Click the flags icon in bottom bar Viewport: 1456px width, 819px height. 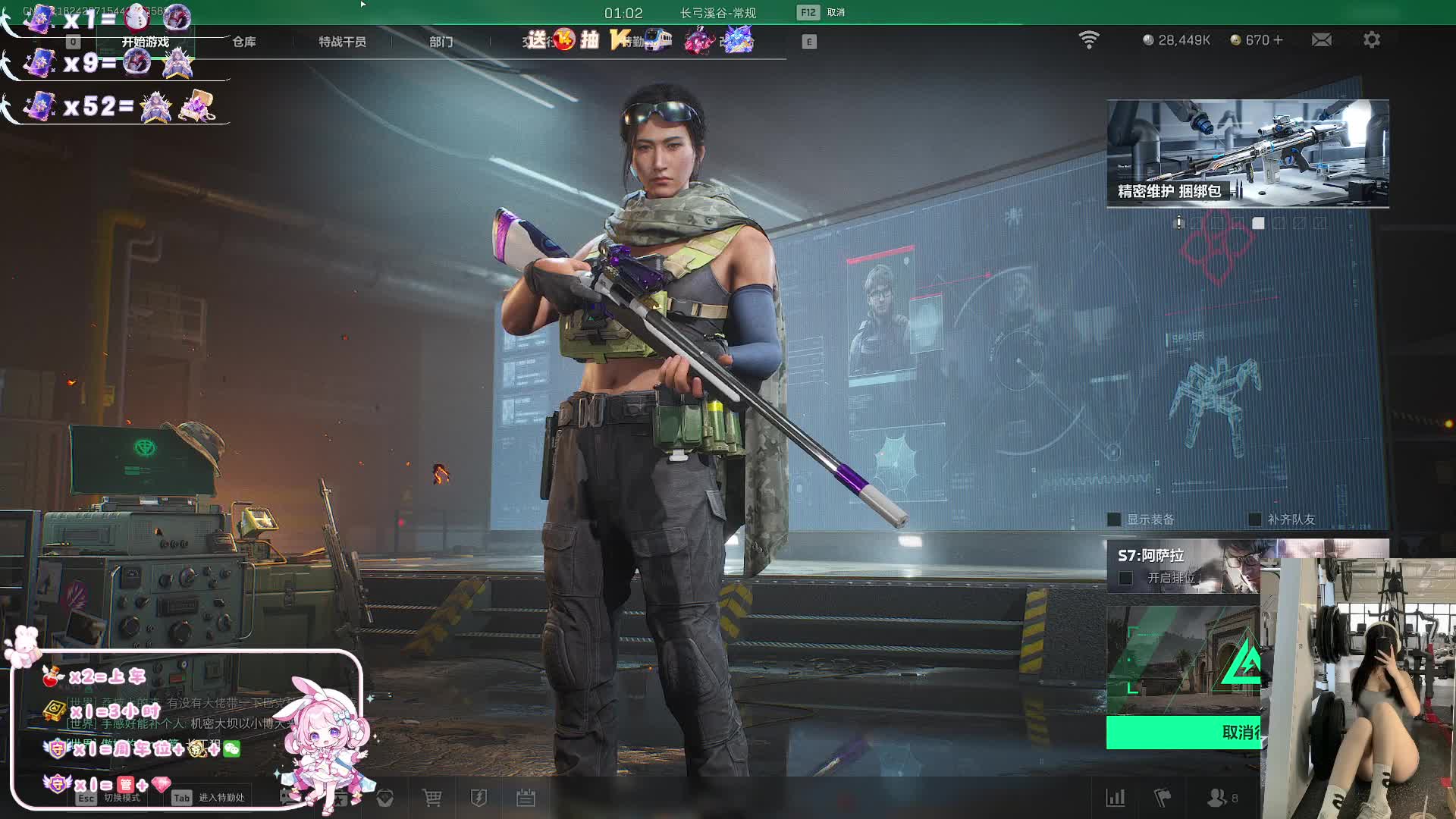[1162, 798]
